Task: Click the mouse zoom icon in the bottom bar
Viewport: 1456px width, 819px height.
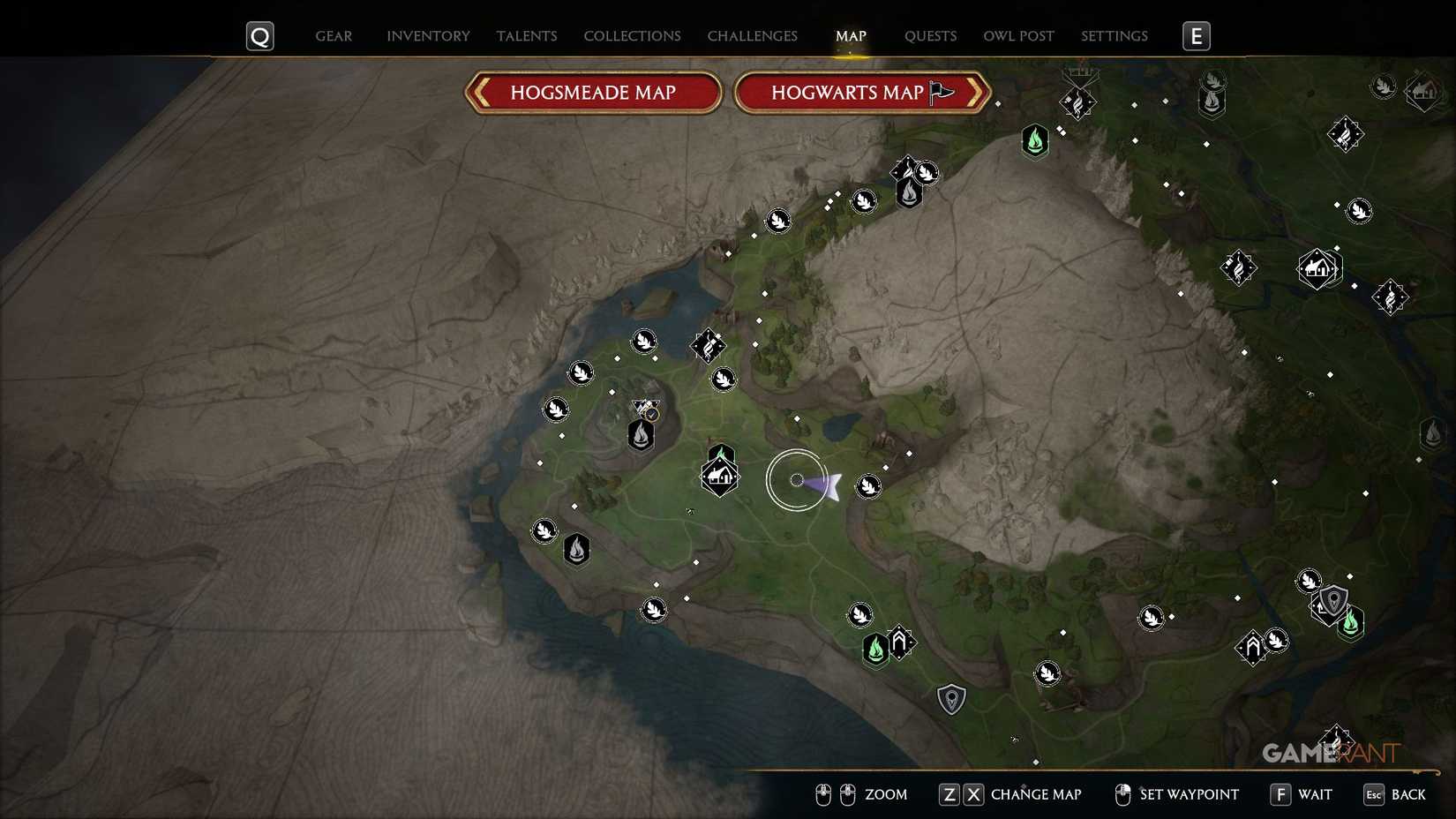Action: (834, 794)
